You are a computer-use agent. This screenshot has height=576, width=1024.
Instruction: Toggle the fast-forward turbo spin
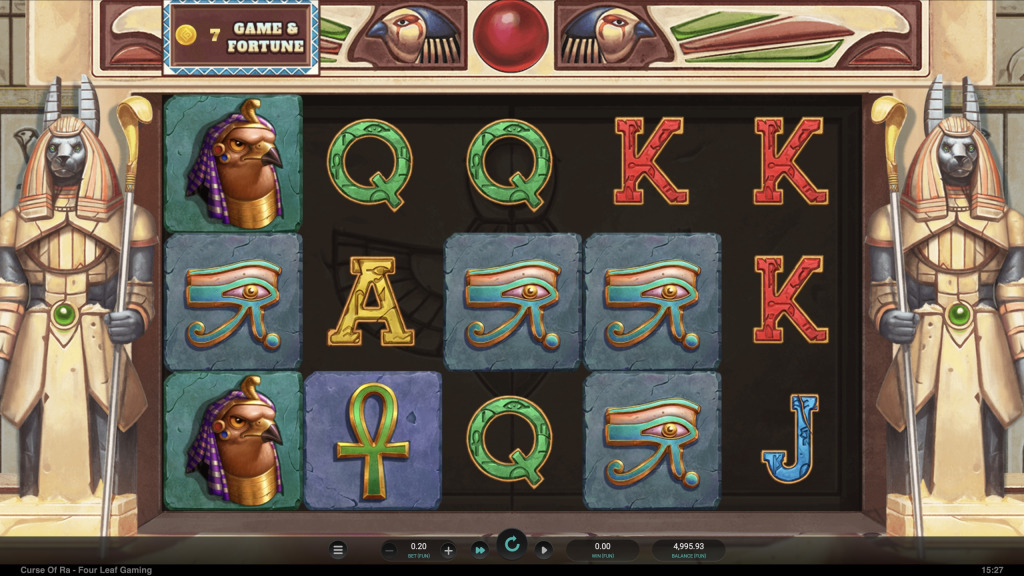click(480, 550)
